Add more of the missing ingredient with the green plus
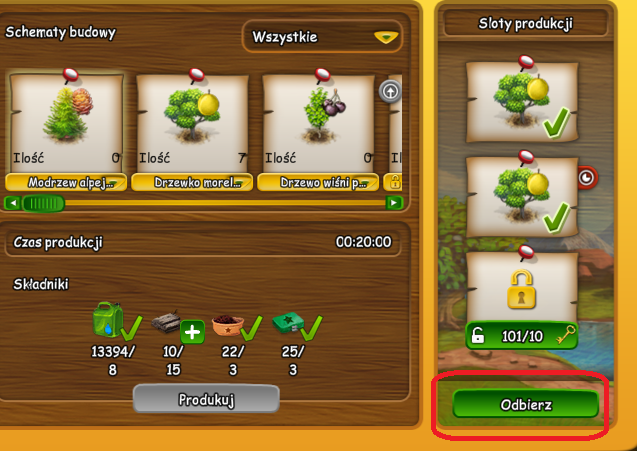The width and height of the screenshot is (637, 451). point(192,331)
